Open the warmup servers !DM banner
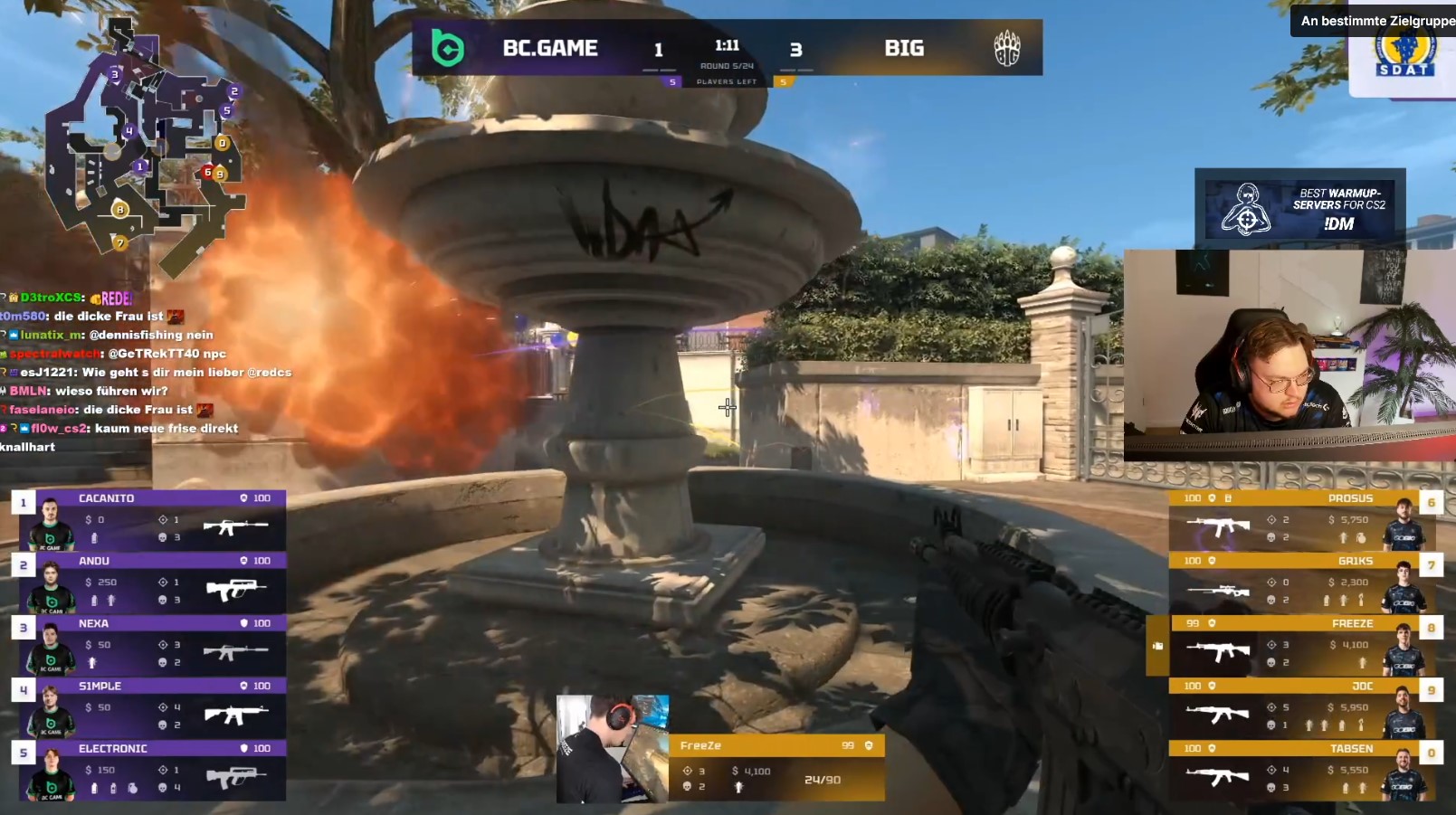This screenshot has height=815, width=1456. pyautogui.click(x=1299, y=209)
